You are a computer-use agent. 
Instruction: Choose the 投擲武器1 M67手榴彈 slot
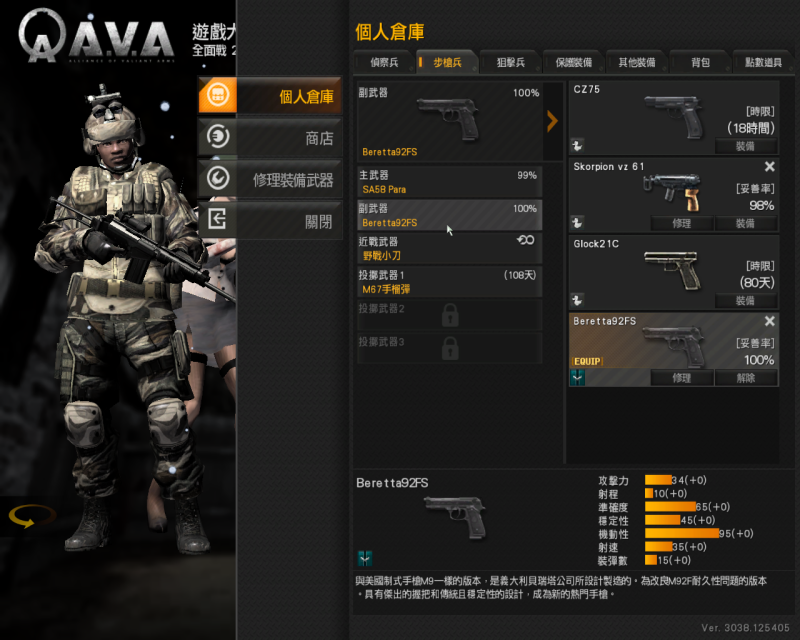pyautogui.click(x=448, y=281)
